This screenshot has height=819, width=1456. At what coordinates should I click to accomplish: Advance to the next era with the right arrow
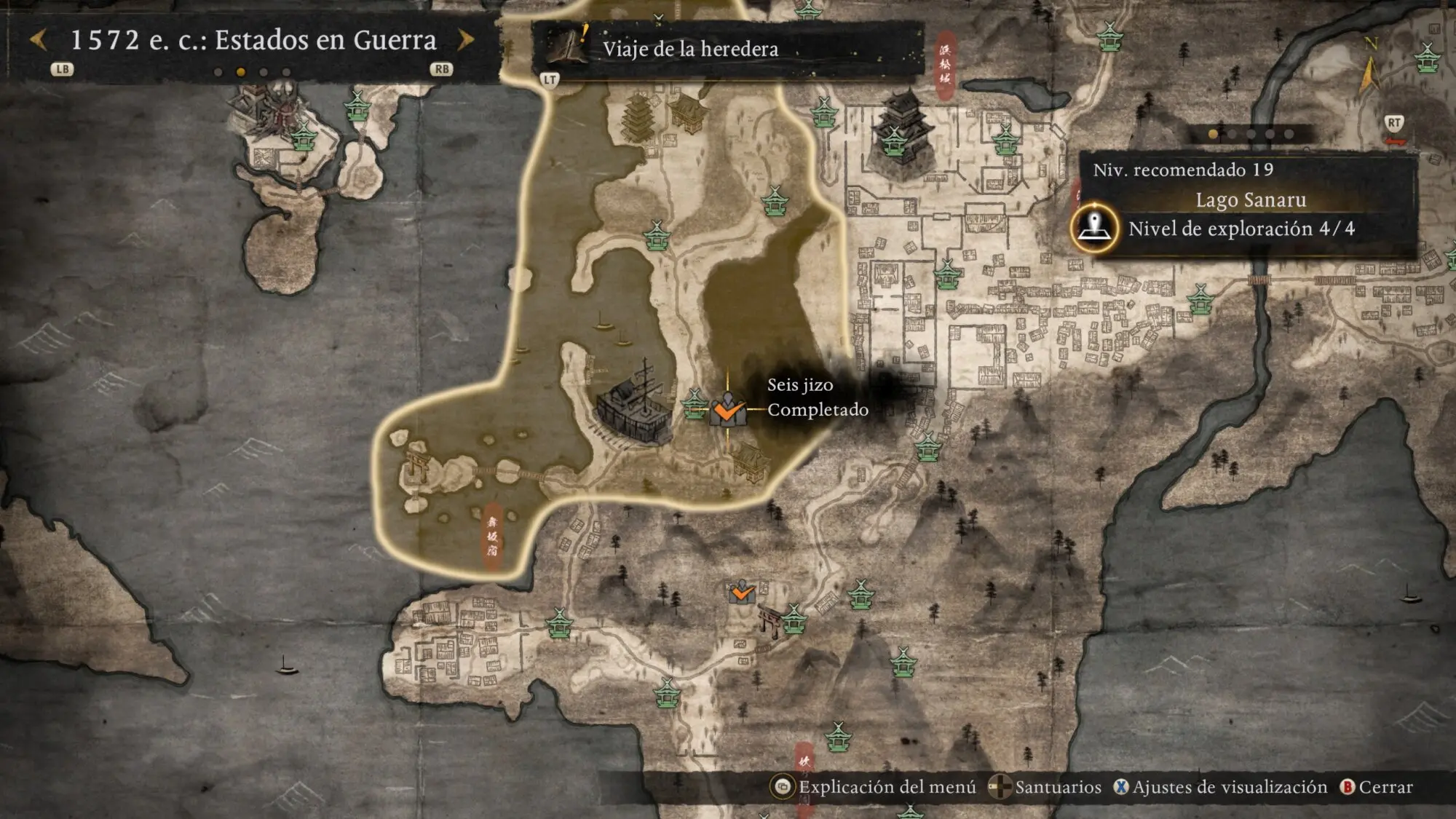pos(466,40)
